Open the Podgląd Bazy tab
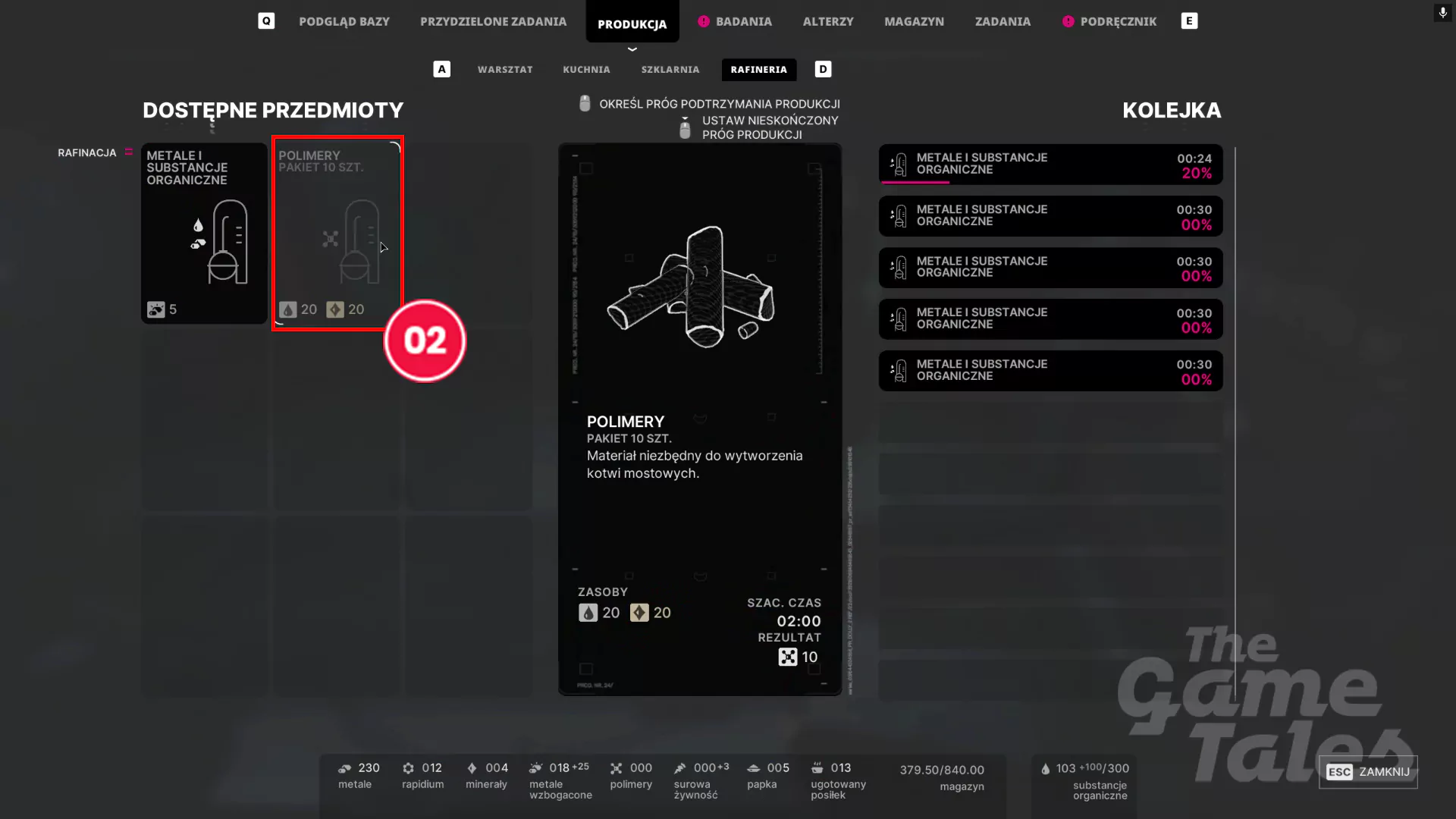The image size is (1456, 819). point(344,21)
